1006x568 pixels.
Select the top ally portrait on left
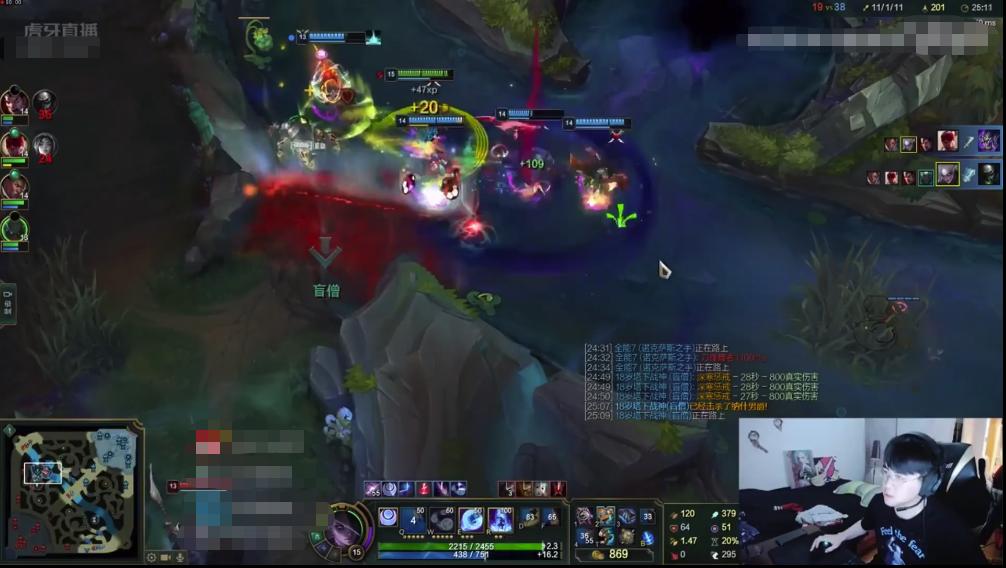coord(14,101)
